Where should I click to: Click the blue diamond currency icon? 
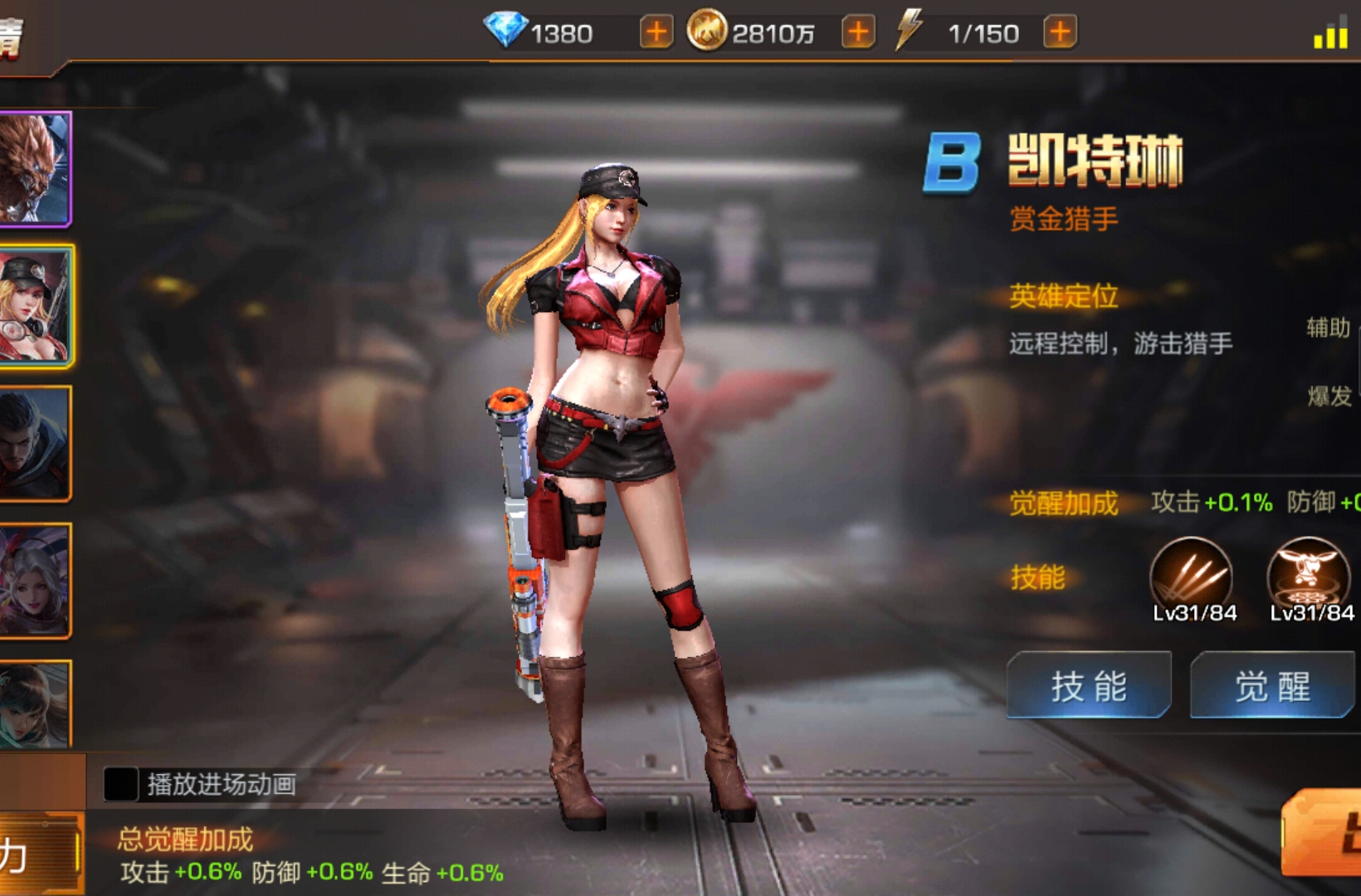point(508,32)
